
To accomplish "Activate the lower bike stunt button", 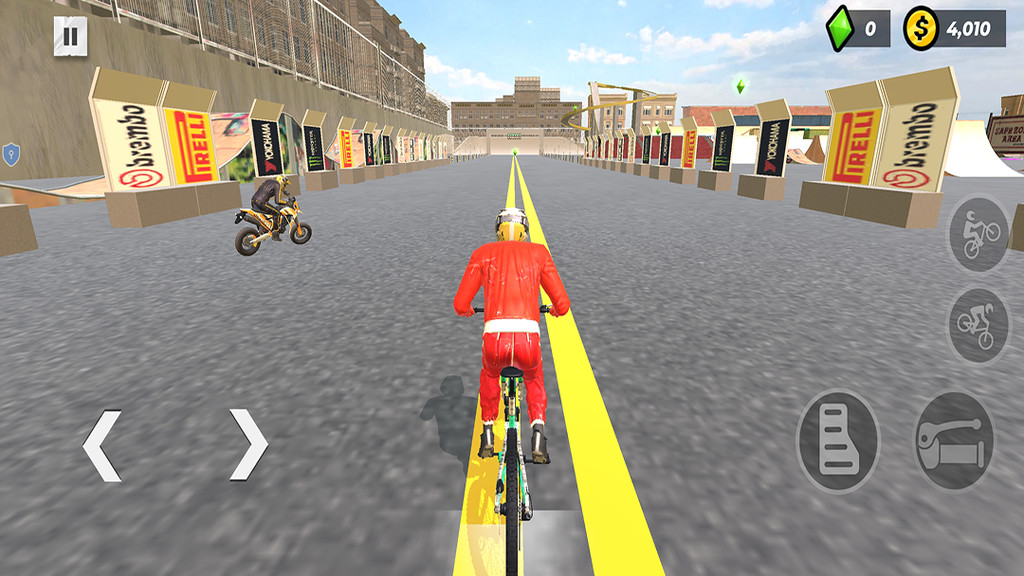I will coord(978,325).
